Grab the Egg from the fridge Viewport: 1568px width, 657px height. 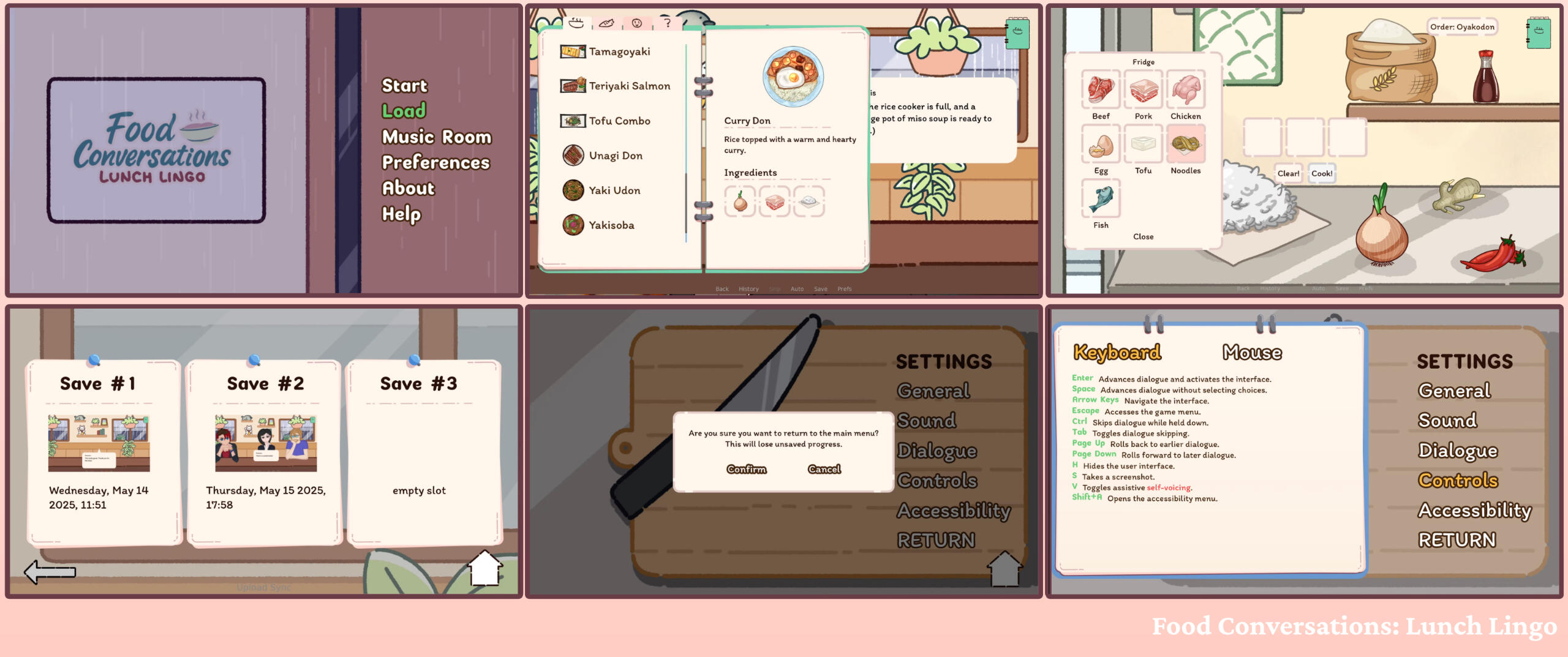pos(1101,145)
